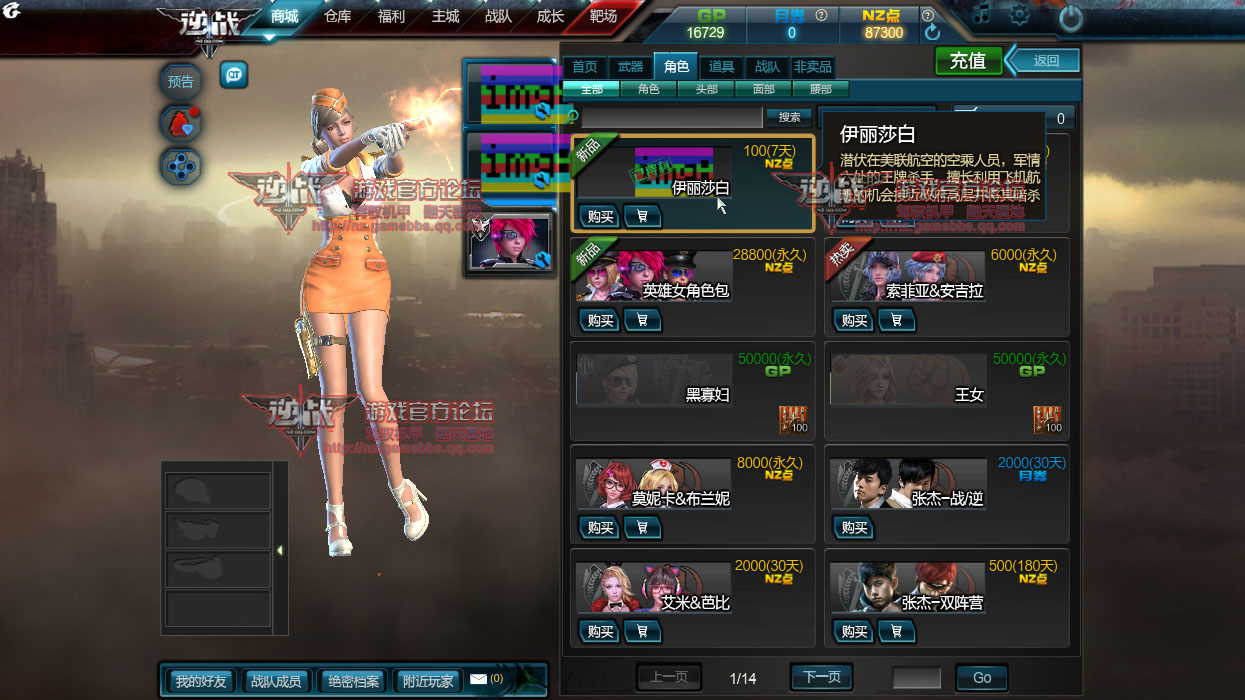Switch to the 道具 items shop tab
The width and height of the screenshot is (1245, 700).
coord(721,67)
